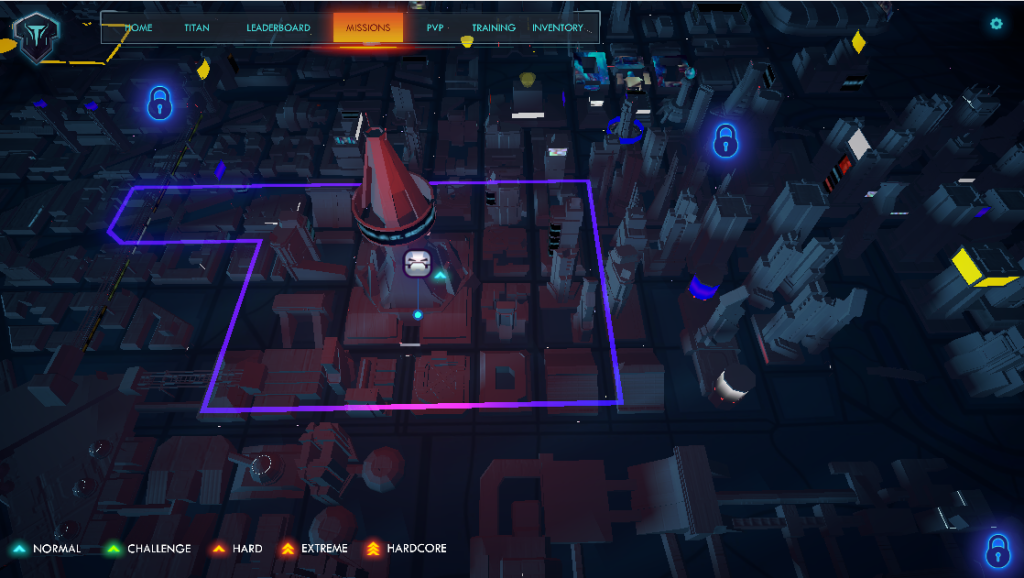Select the Hardcore difficulty legend entry
1024x578 pixels.
[405, 548]
